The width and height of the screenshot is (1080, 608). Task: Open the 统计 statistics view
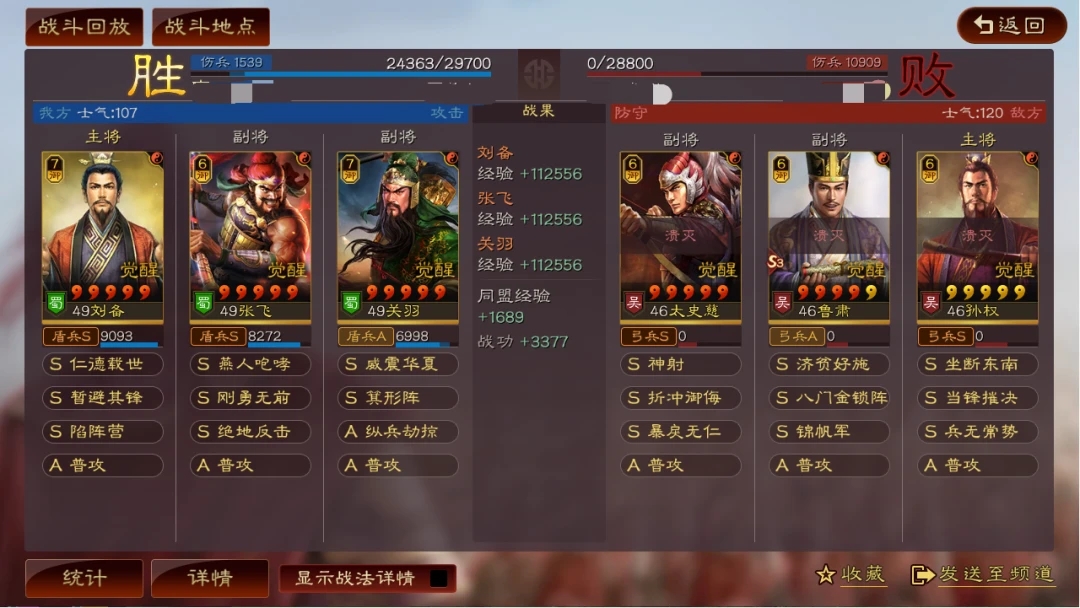tap(84, 578)
